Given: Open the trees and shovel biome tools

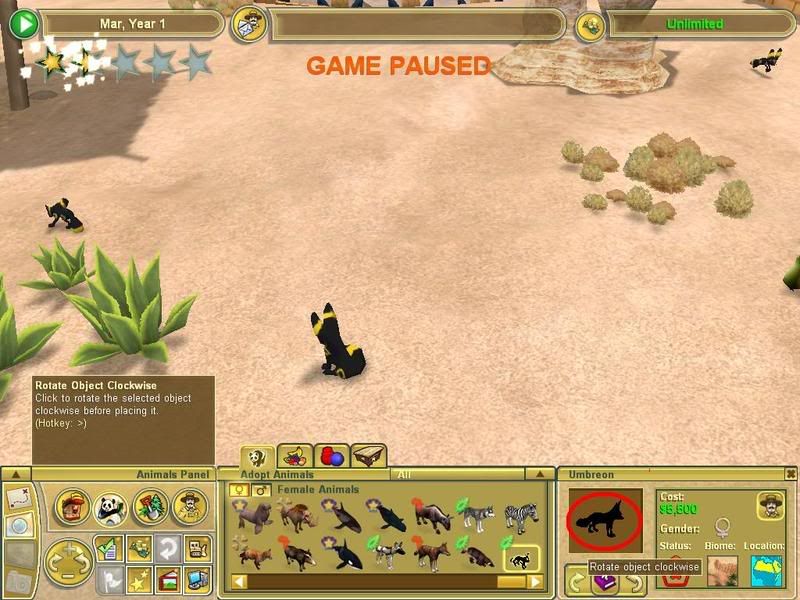Looking at the screenshot, I should click(x=148, y=508).
